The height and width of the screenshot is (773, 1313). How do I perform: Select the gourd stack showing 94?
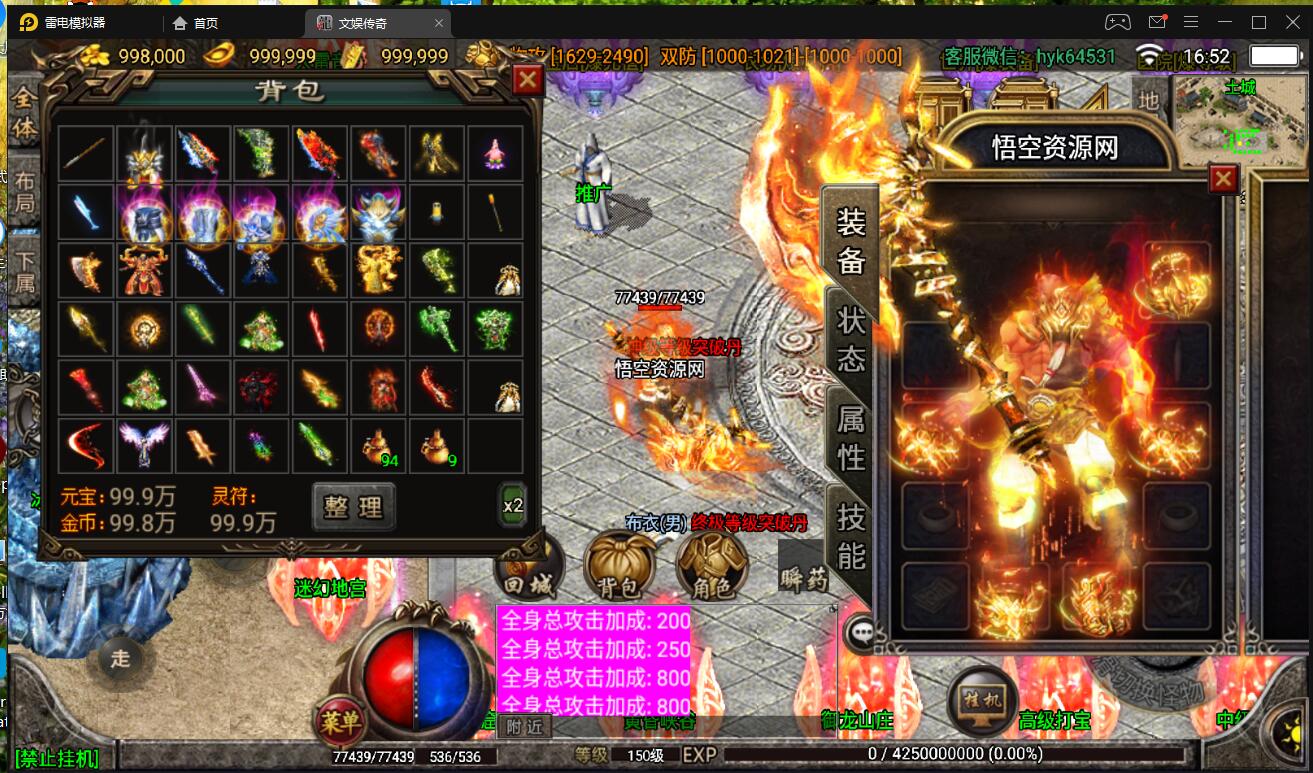(x=379, y=445)
